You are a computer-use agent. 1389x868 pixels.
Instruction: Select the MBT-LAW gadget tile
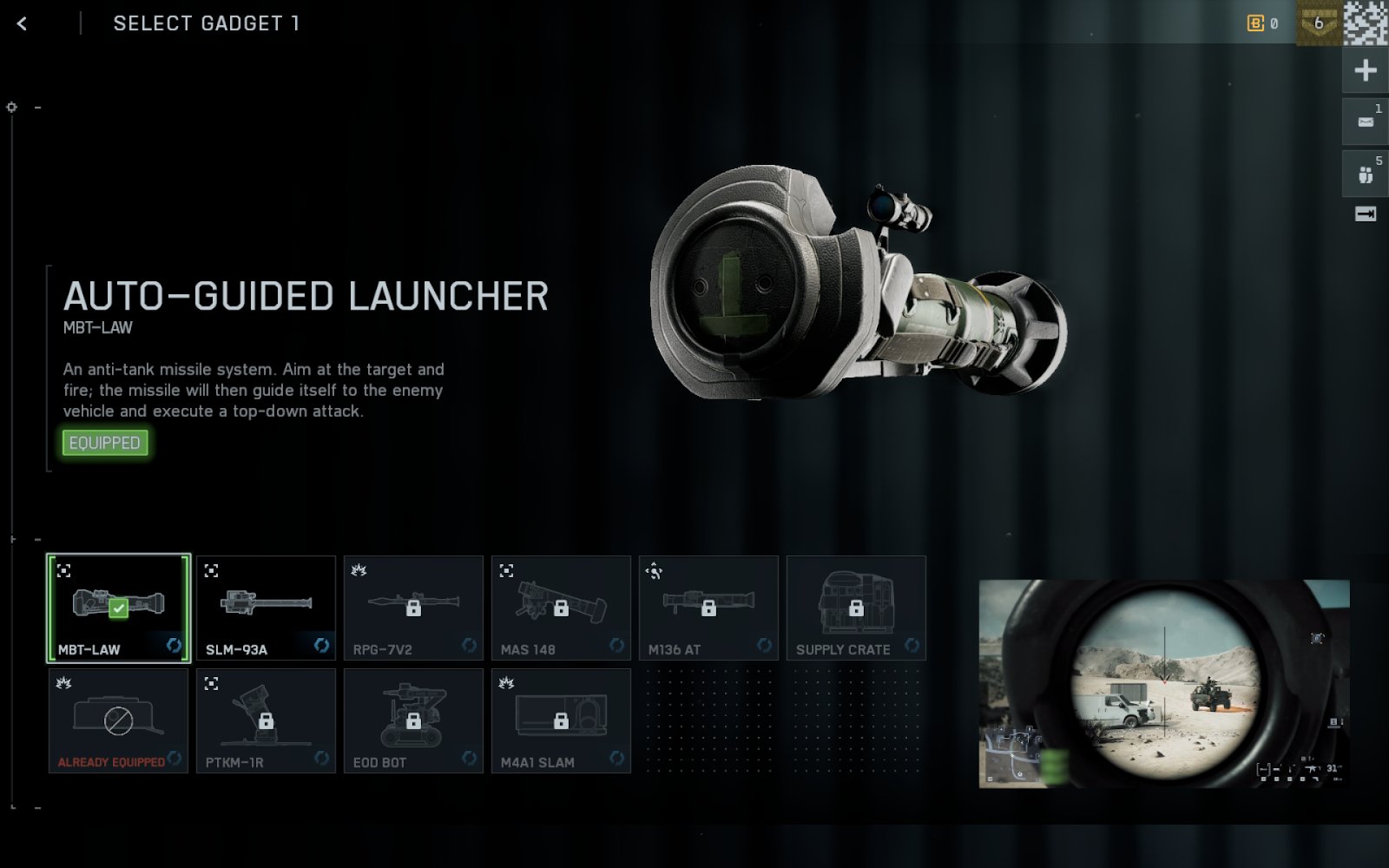pyautogui.click(x=118, y=608)
